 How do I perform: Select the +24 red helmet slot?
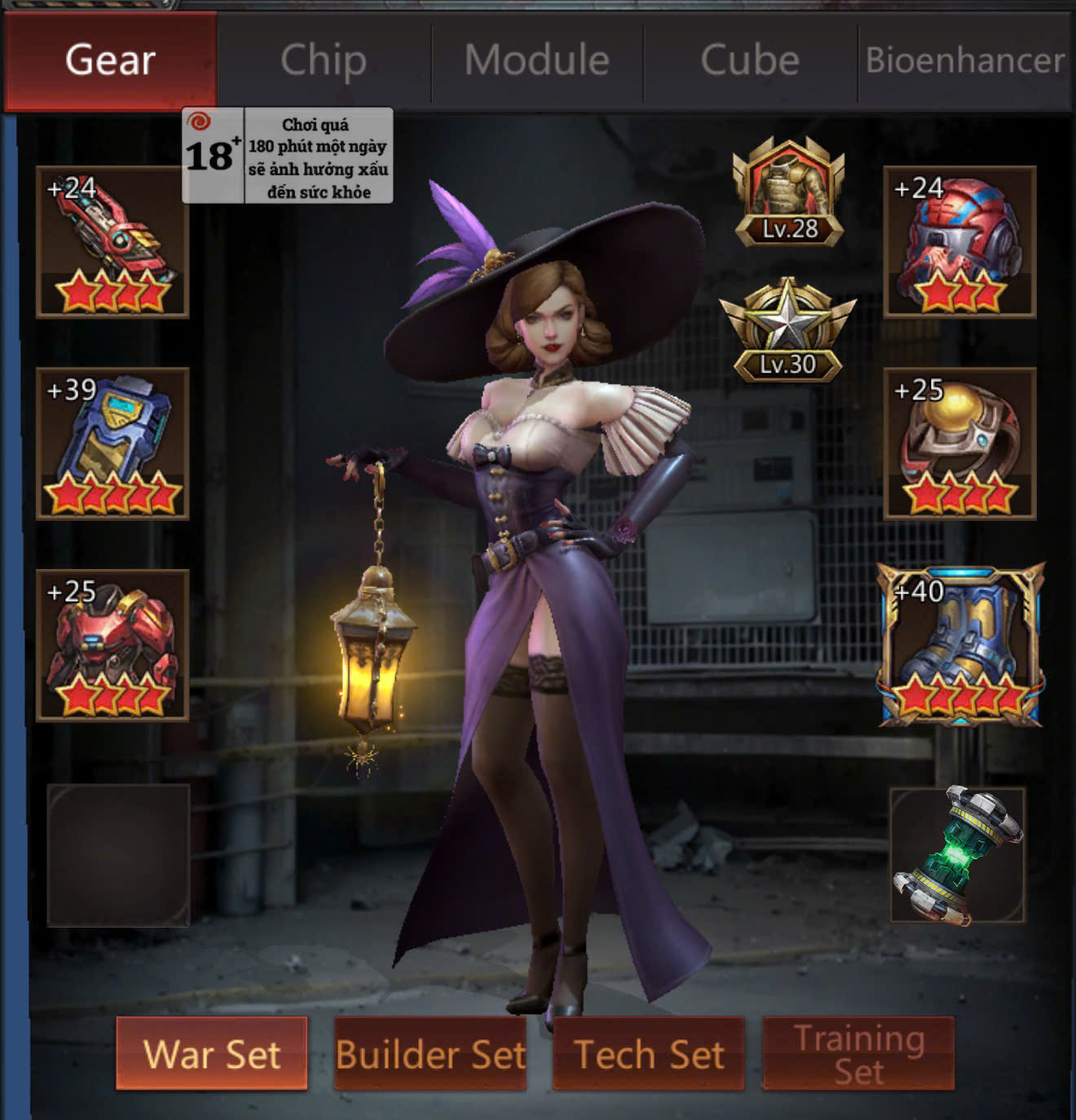tap(959, 242)
